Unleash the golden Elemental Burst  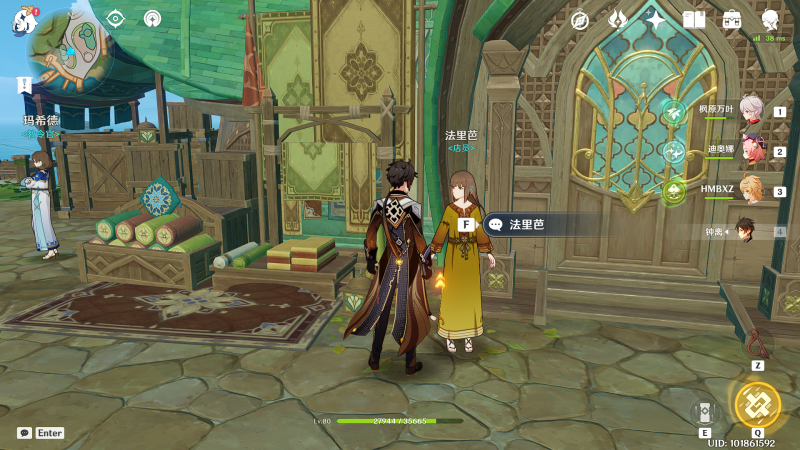click(x=757, y=404)
